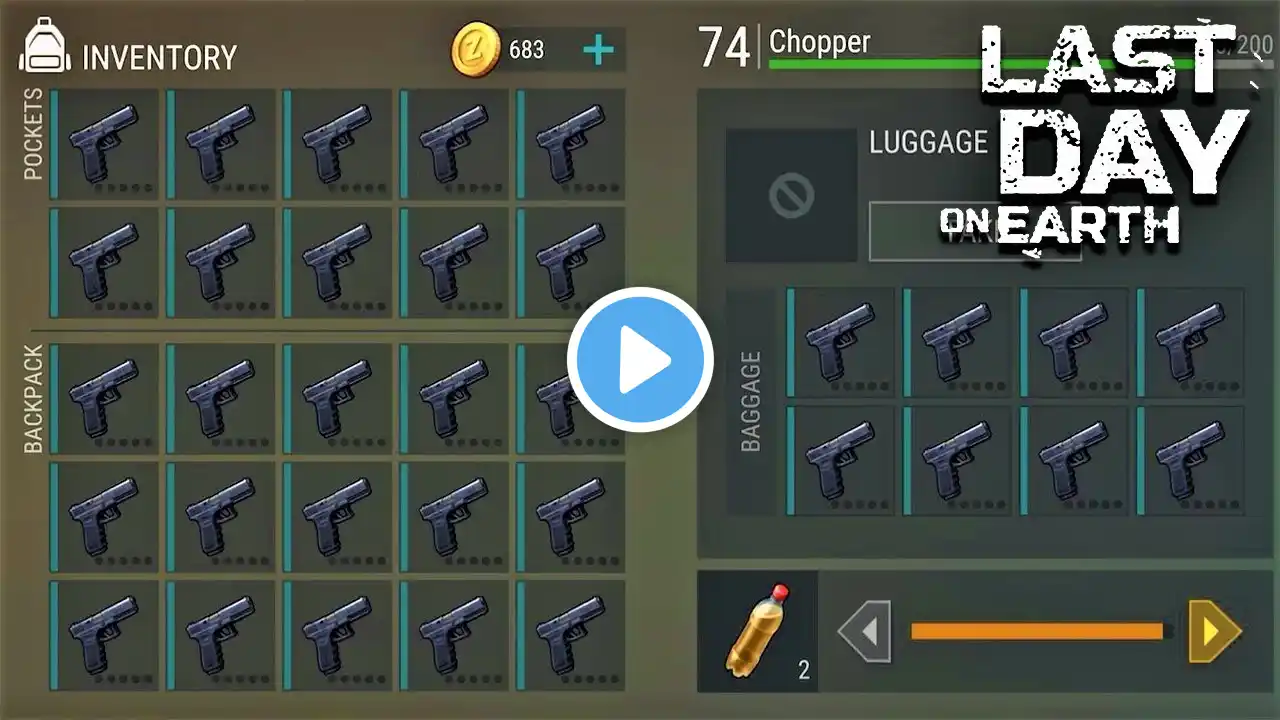Tap the yellow right arrow button
The image size is (1280, 720).
(1214, 631)
